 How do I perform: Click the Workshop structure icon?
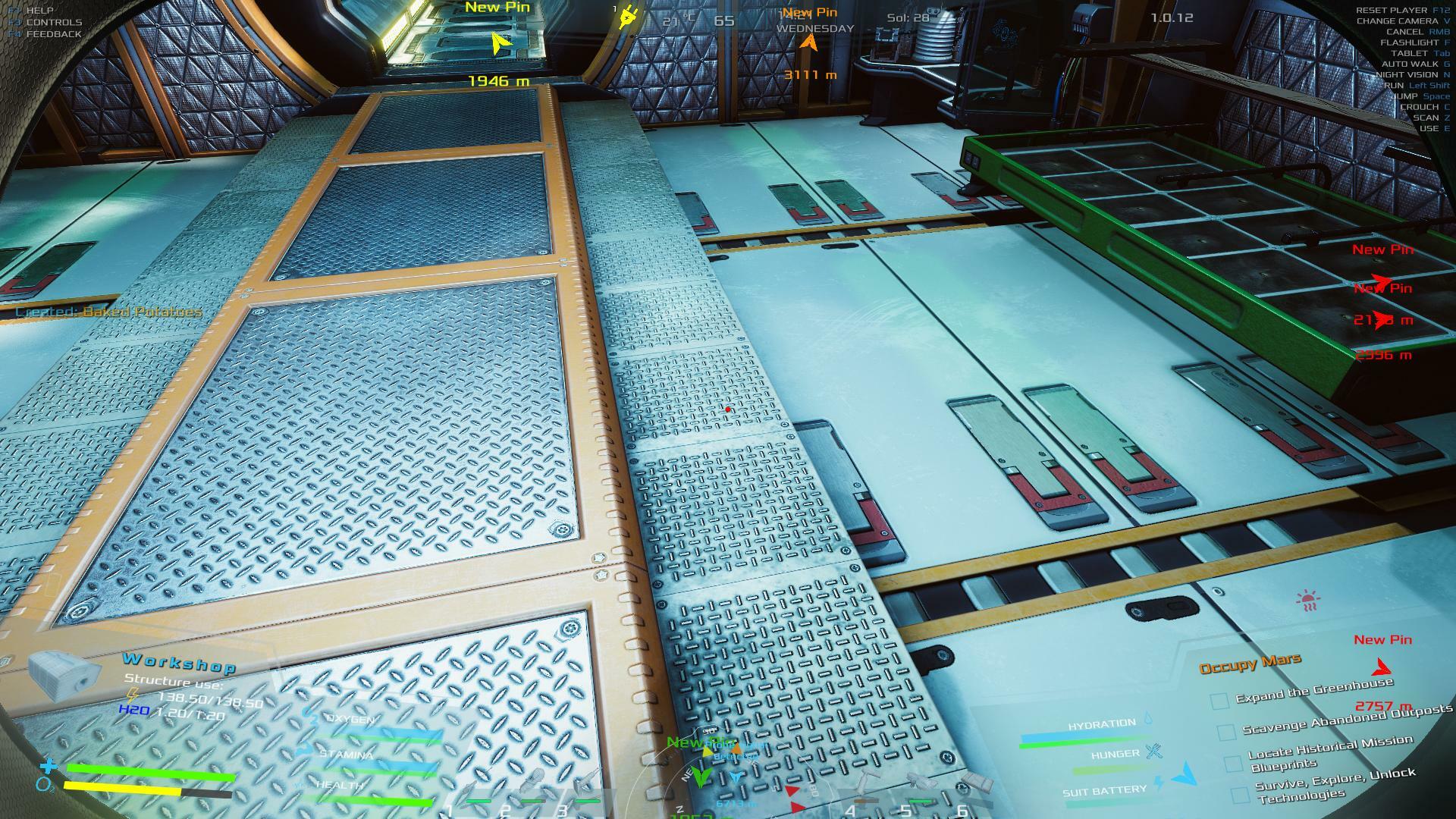coord(64,676)
